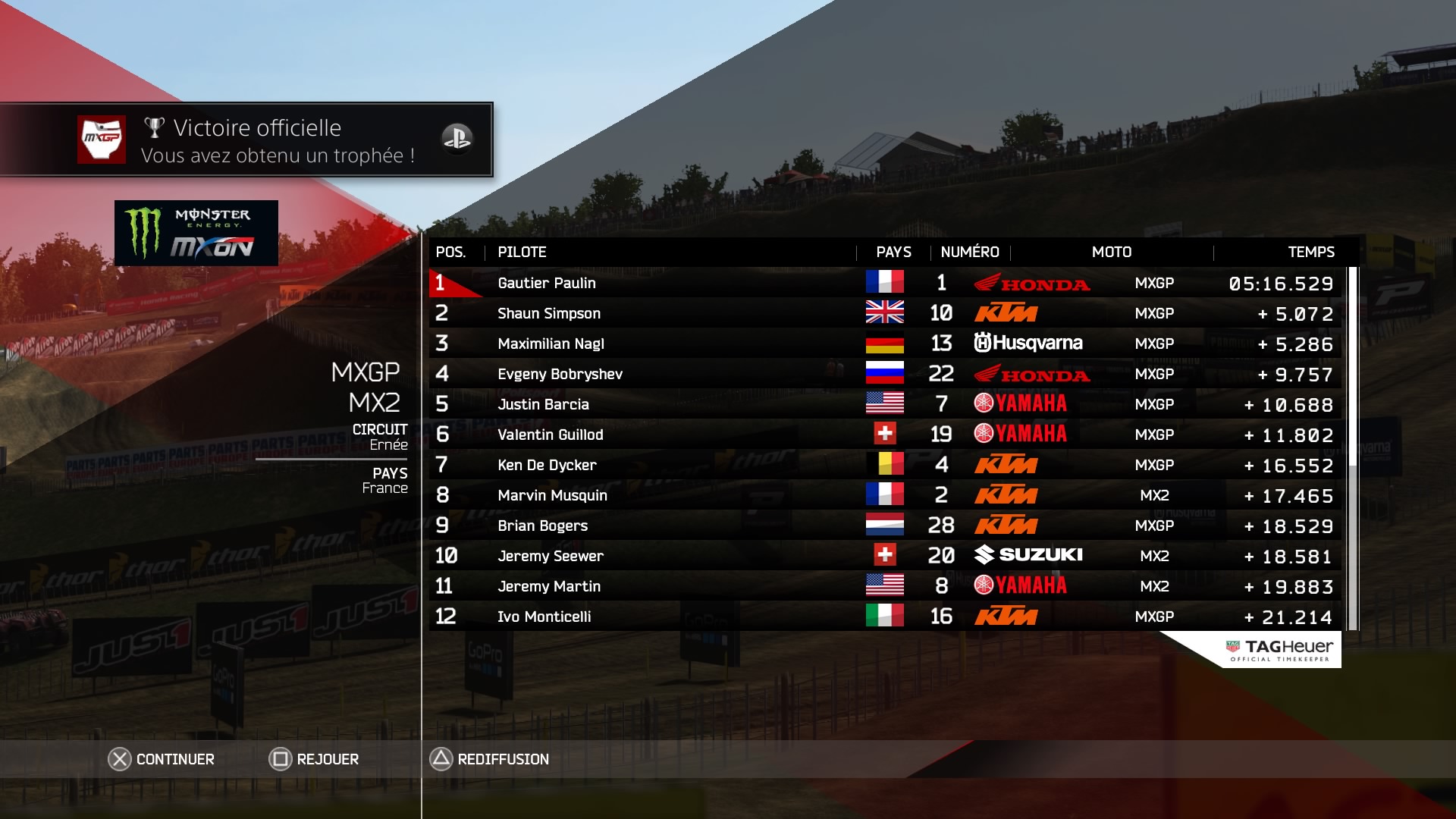
Task: Choose Rejouer to replay the race
Action: 314,759
